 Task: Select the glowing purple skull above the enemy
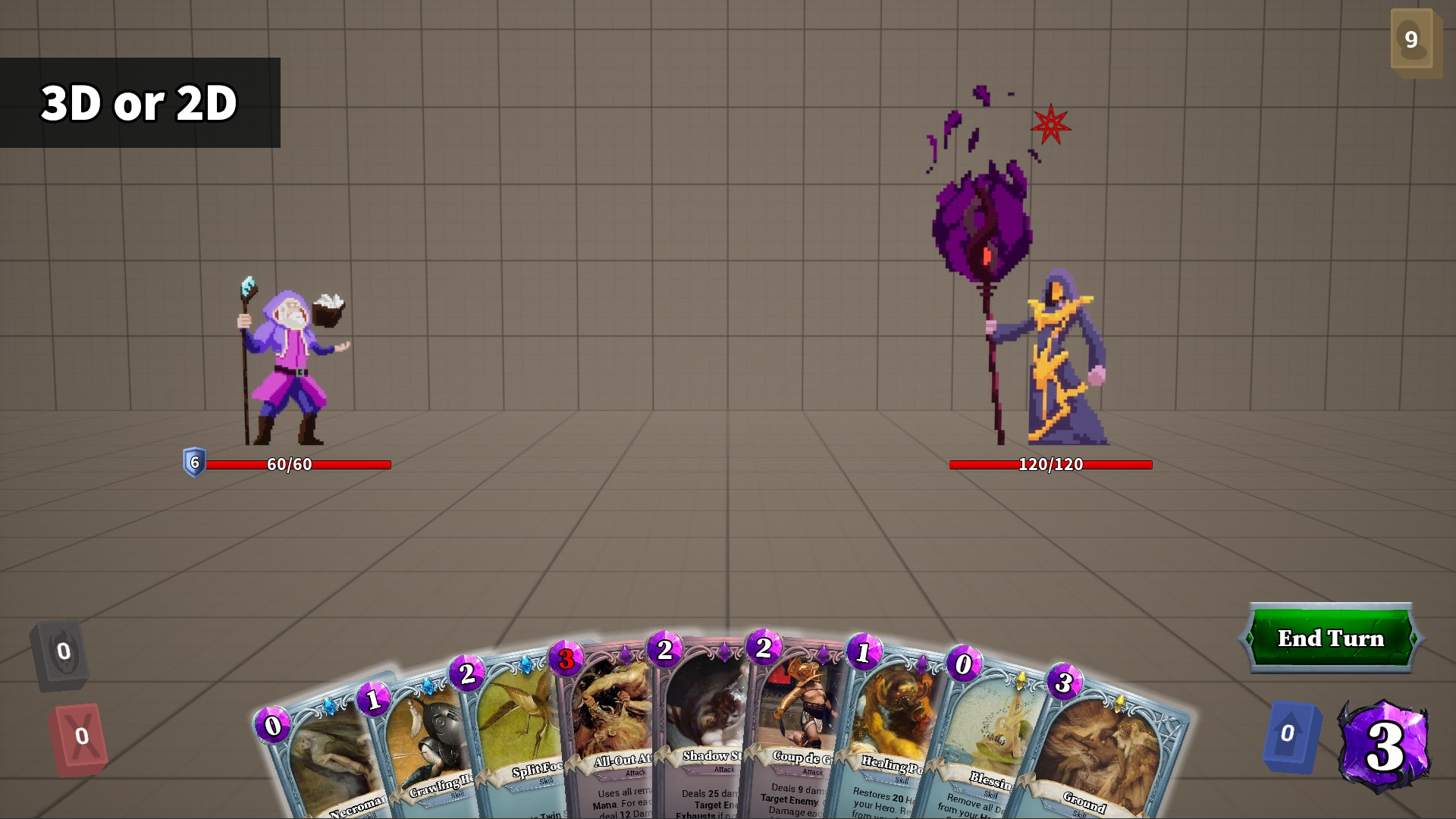click(x=982, y=220)
